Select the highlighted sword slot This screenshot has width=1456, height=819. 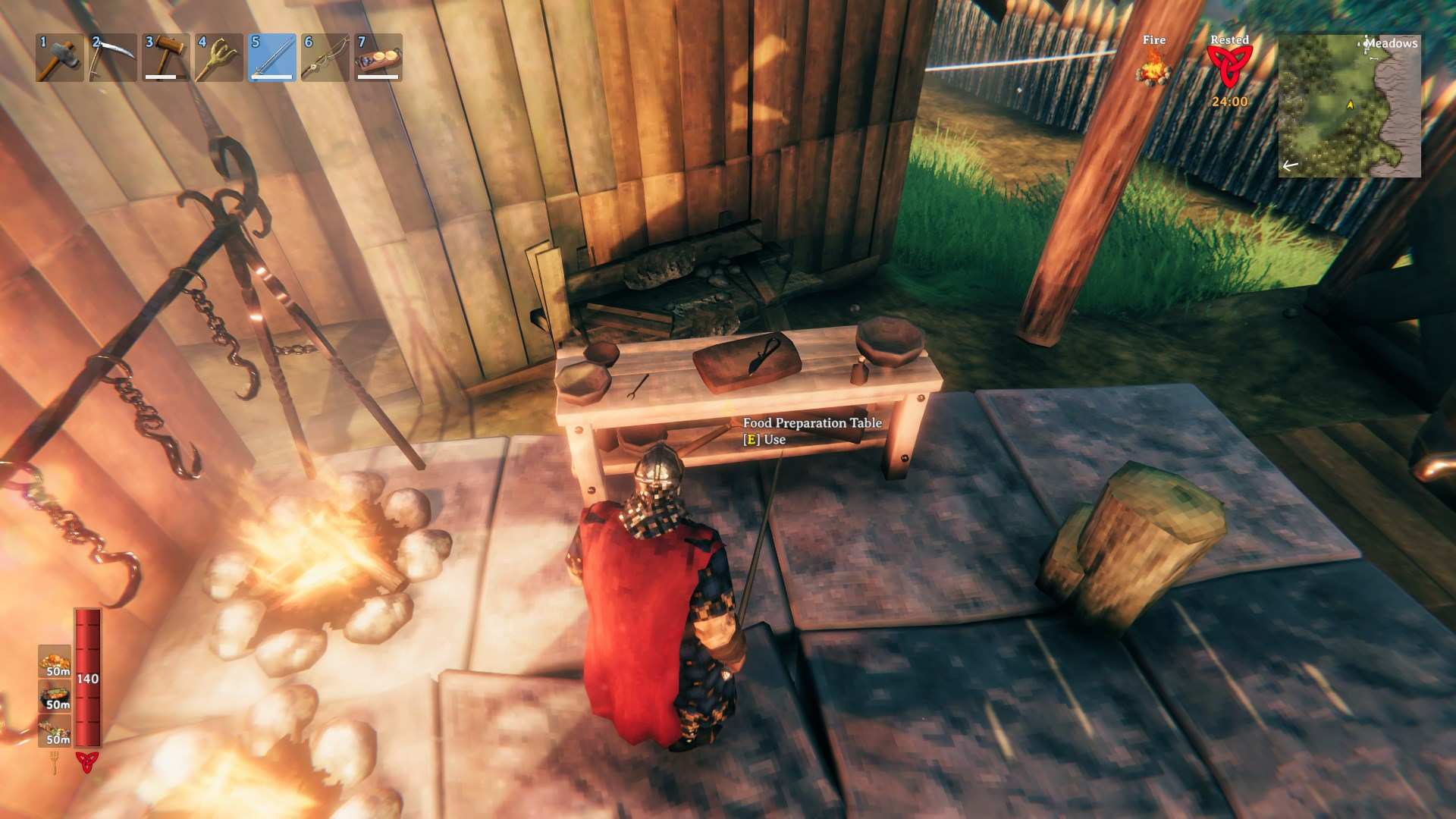pos(271,58)
